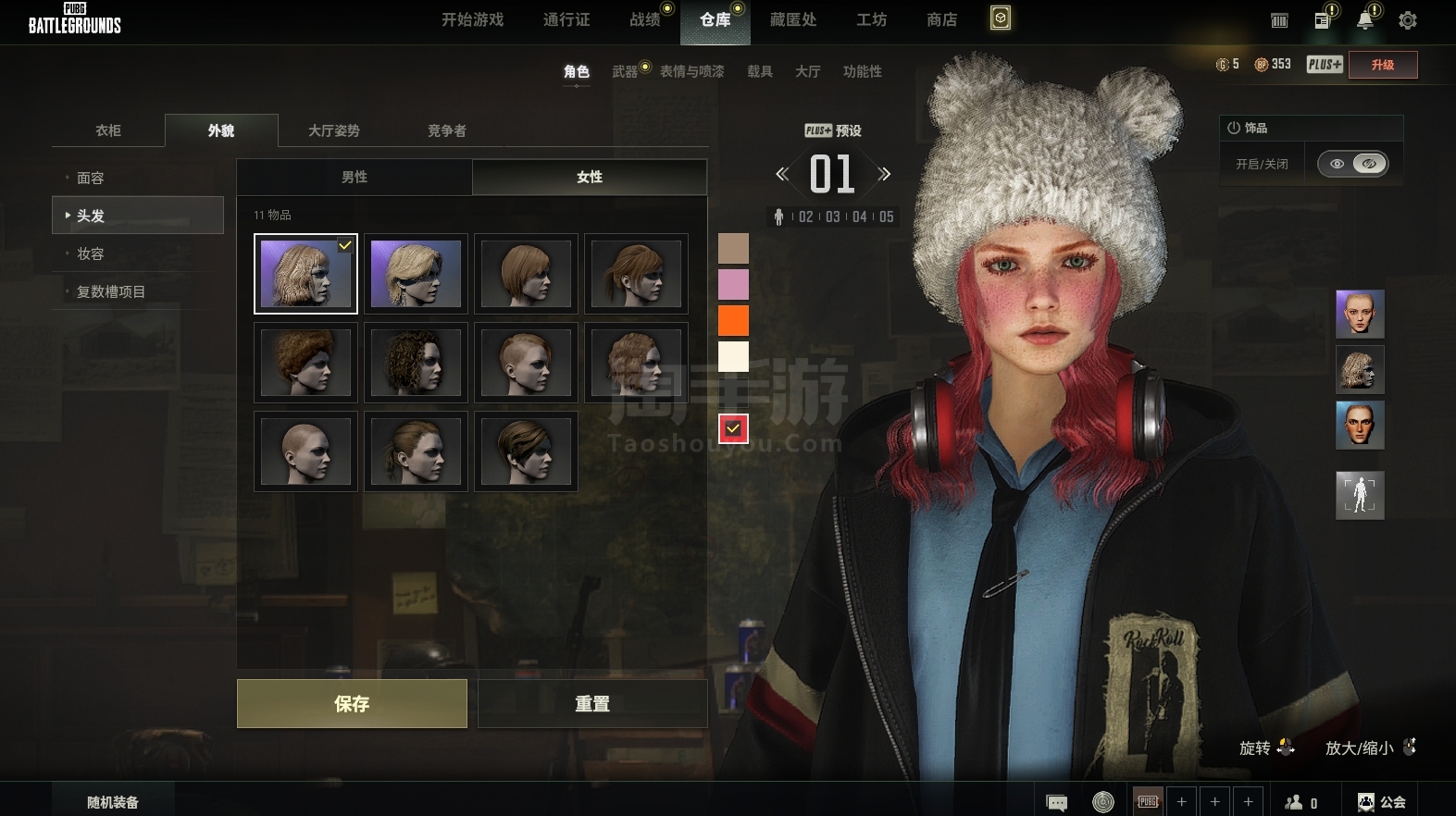Open the 衣柜 wardrobe tab
The image size is (1456, 816).
108,130
